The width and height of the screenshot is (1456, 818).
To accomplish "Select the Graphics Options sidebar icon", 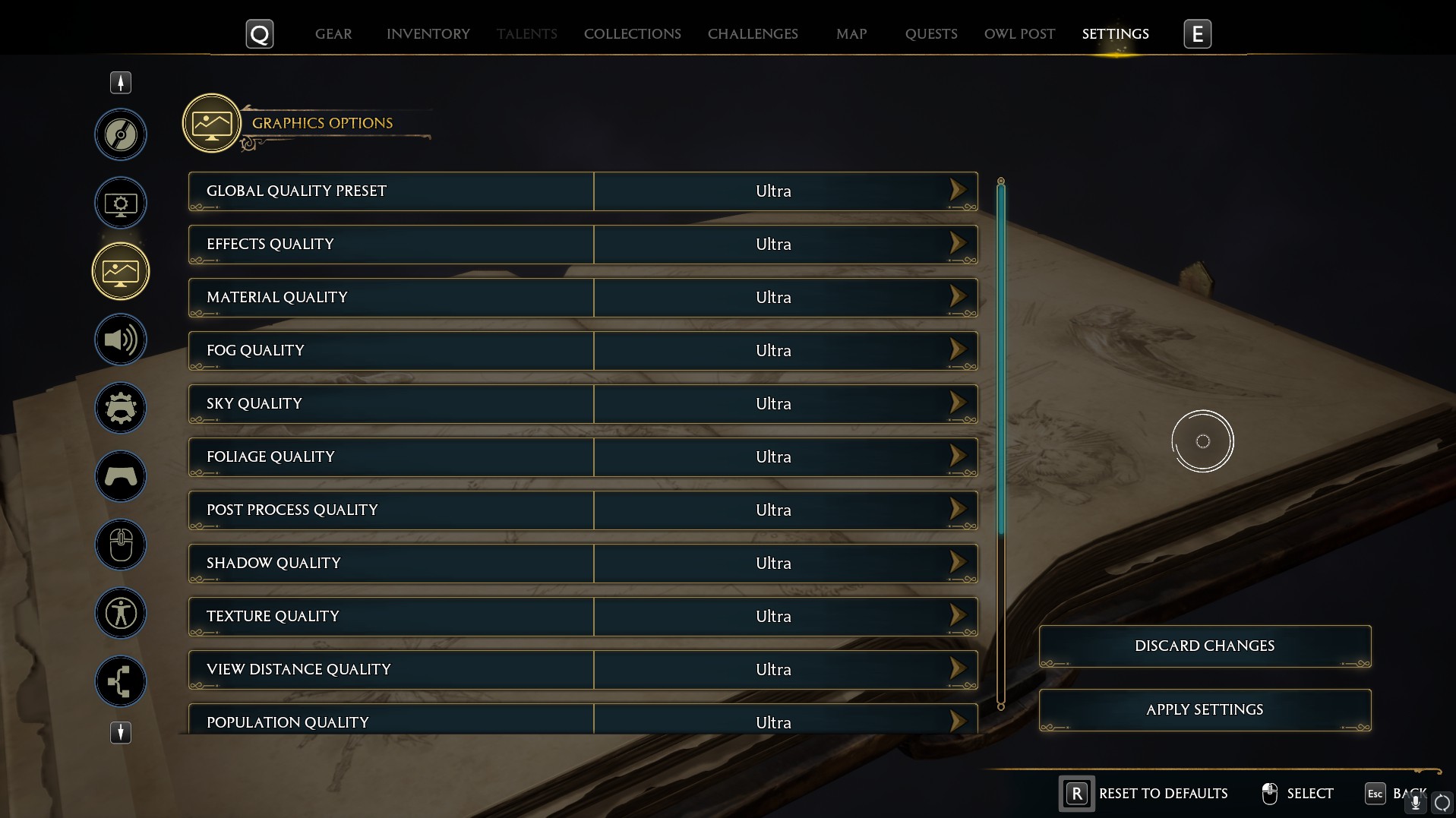I will pyautogui.click(x=120, y=270).
